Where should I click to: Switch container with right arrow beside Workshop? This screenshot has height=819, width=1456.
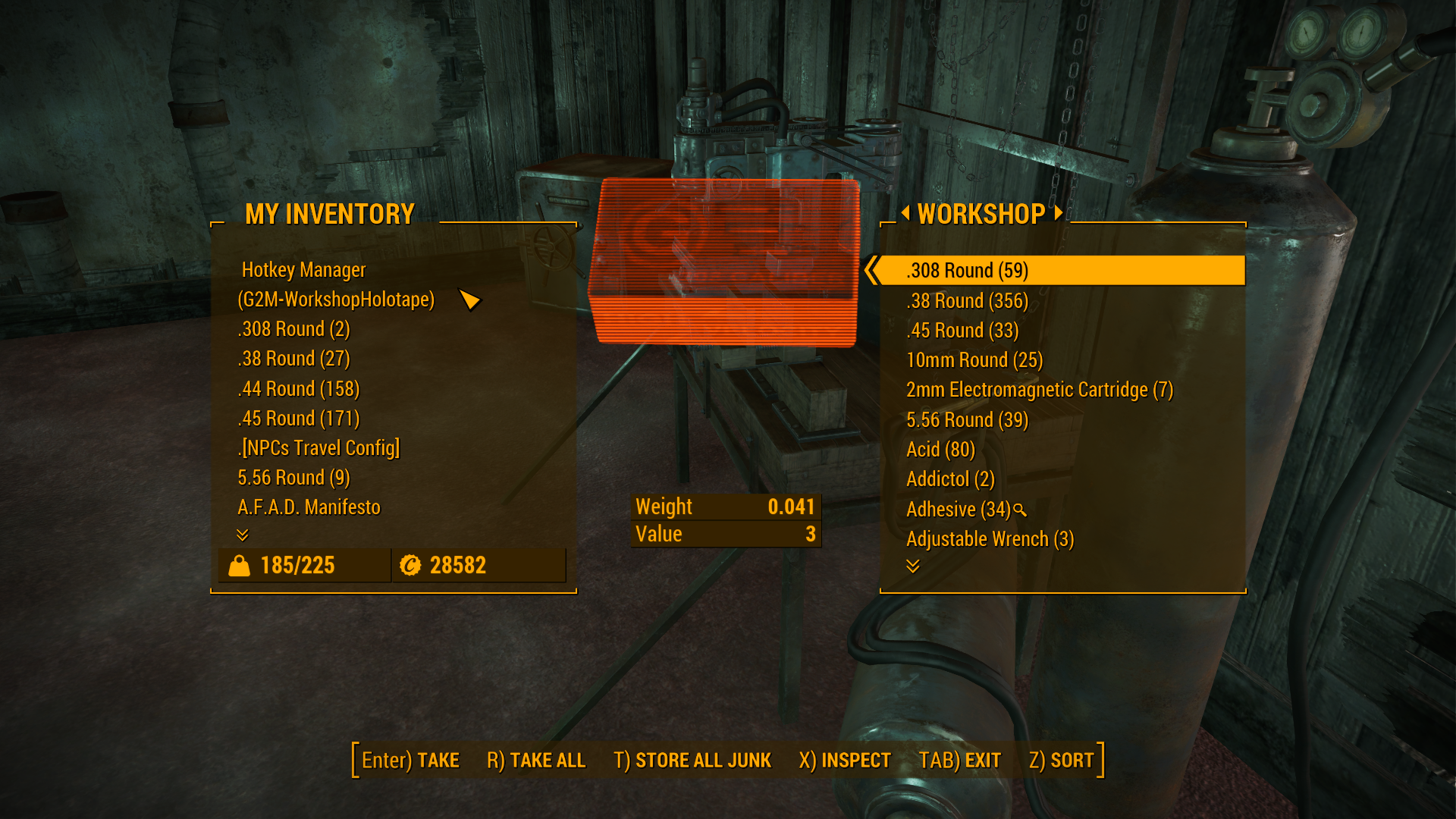pyautogui.click(x=1059, y=213)
